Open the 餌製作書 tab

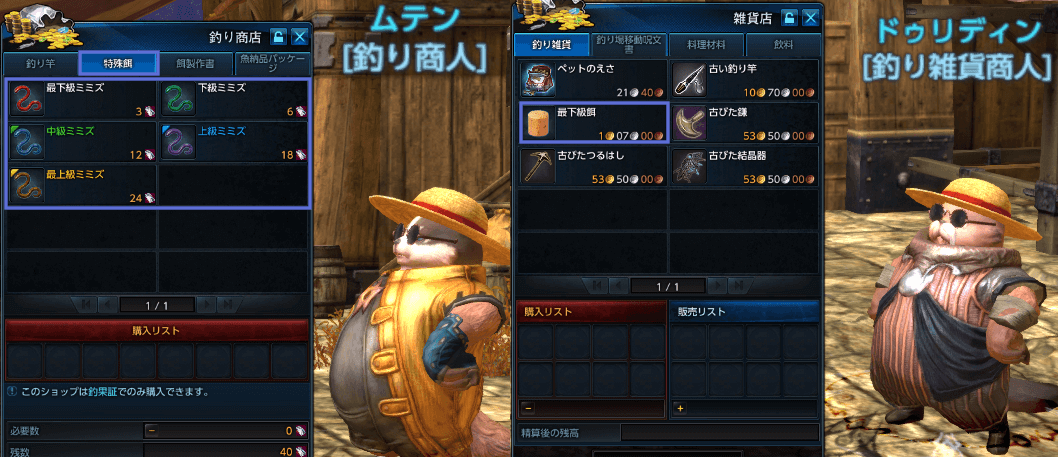pyautogui.click(x=194, y=63)
